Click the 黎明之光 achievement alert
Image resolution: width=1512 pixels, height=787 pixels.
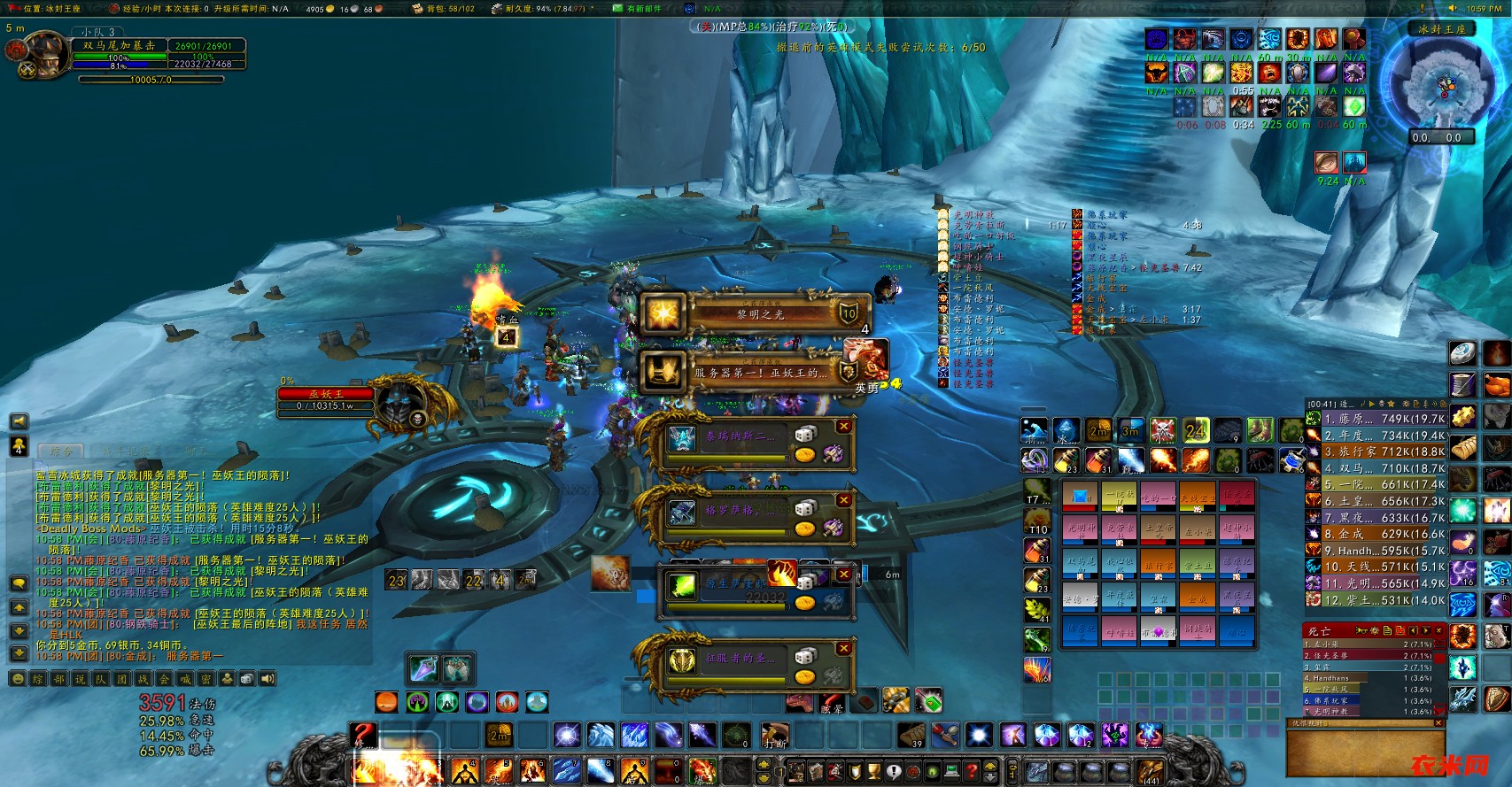[x=753, y=314]
